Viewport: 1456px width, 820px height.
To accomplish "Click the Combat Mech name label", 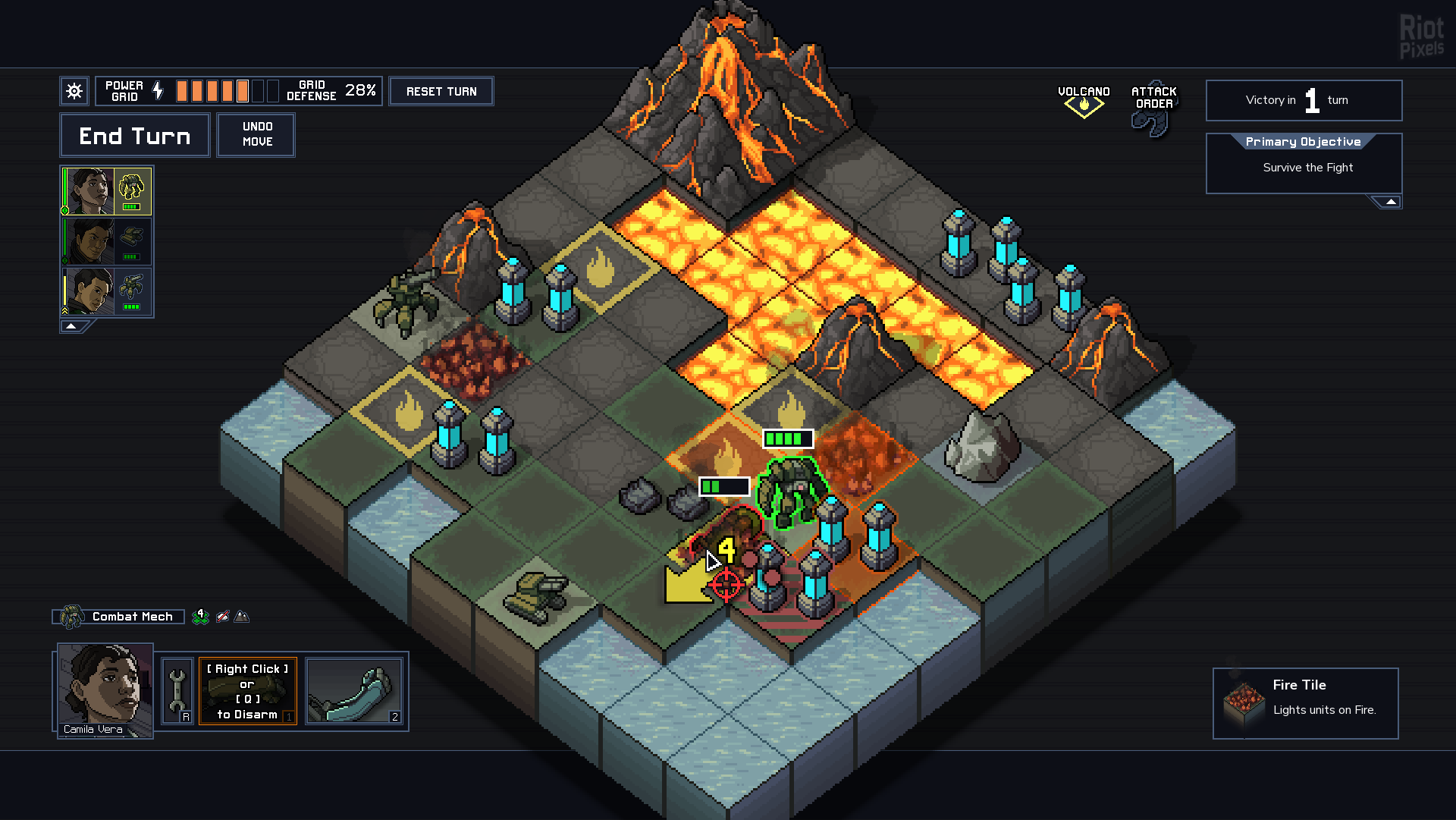I will [x=132, y=617].
